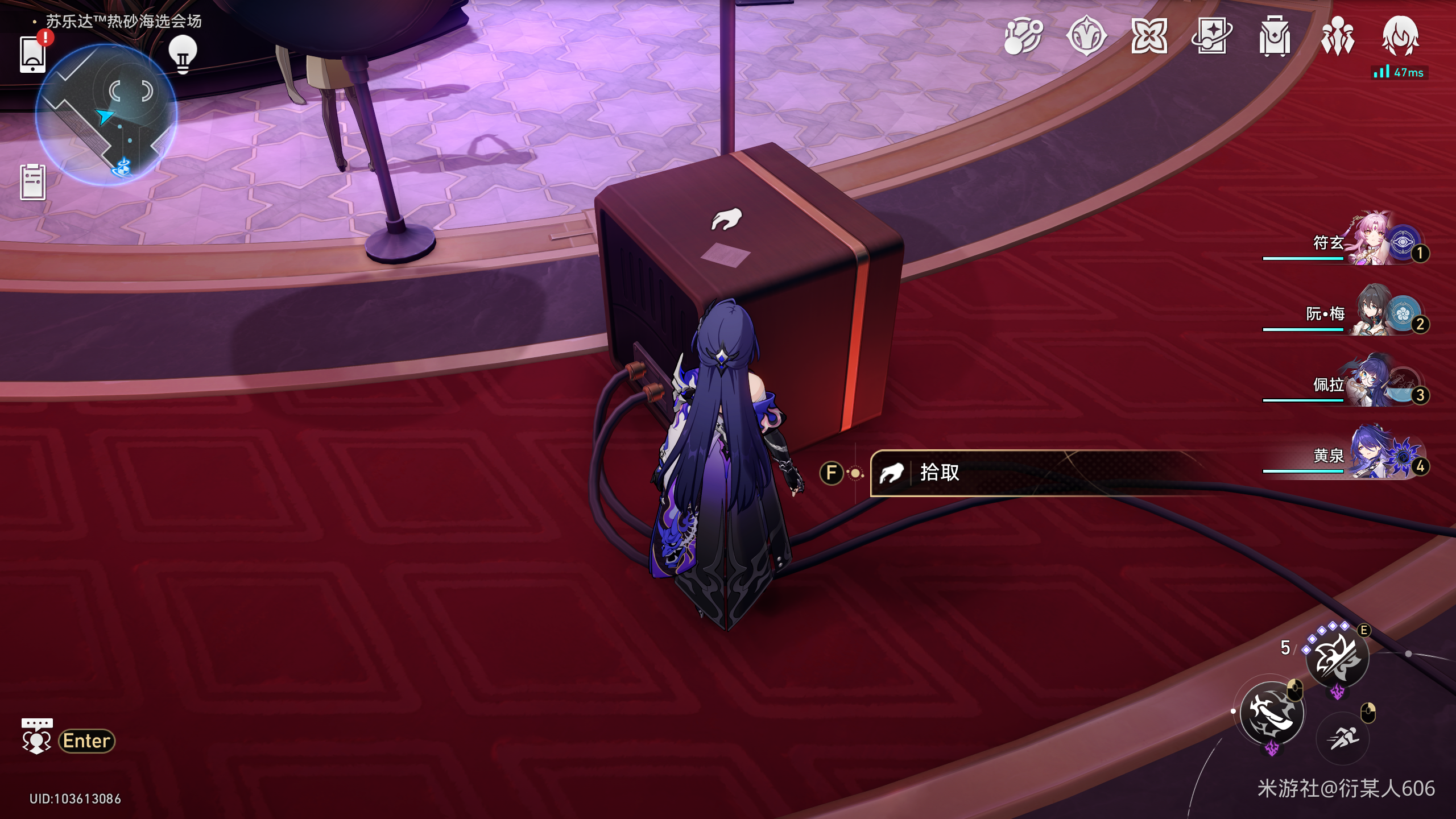This screenshot has height=819, width=1456.
Task: Open the phone menu with red alert
Action: point(33,54)
